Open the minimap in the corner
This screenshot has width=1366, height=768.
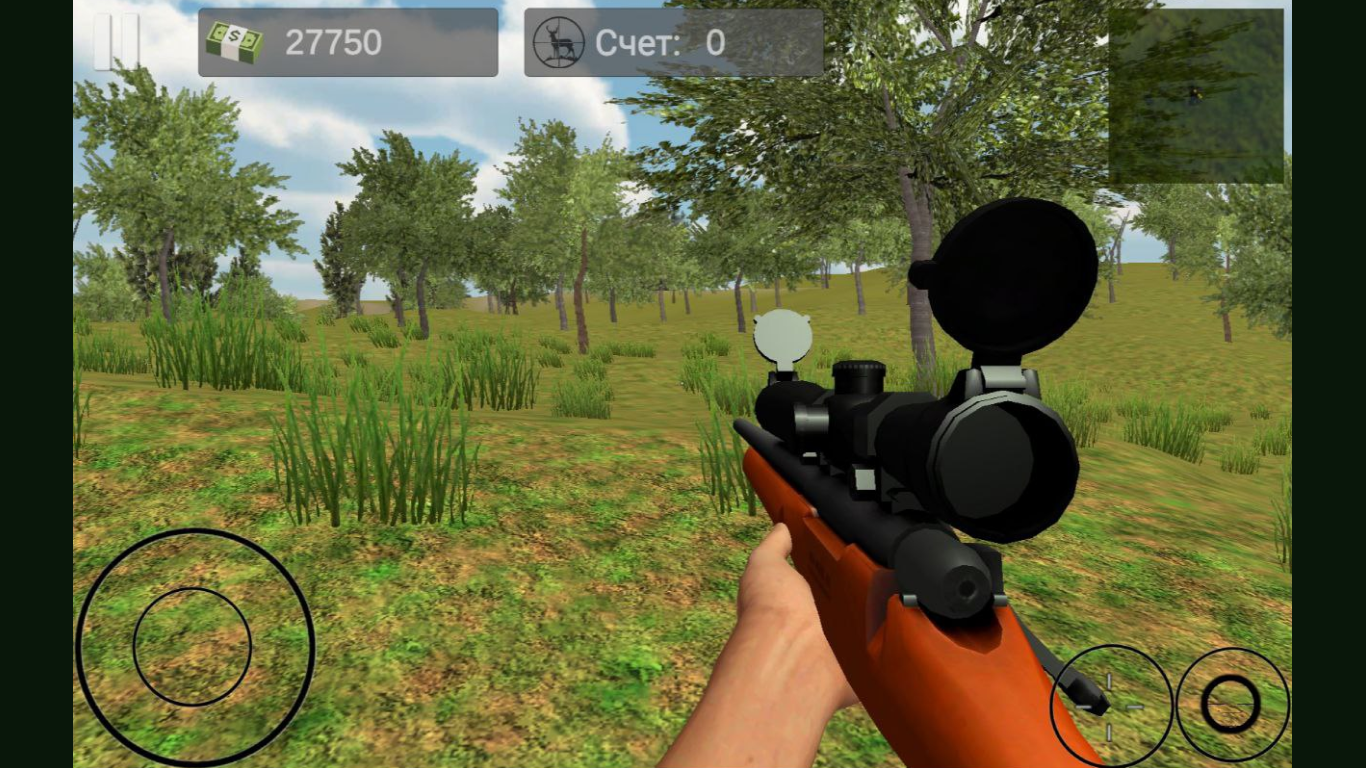coord(1198,93)
